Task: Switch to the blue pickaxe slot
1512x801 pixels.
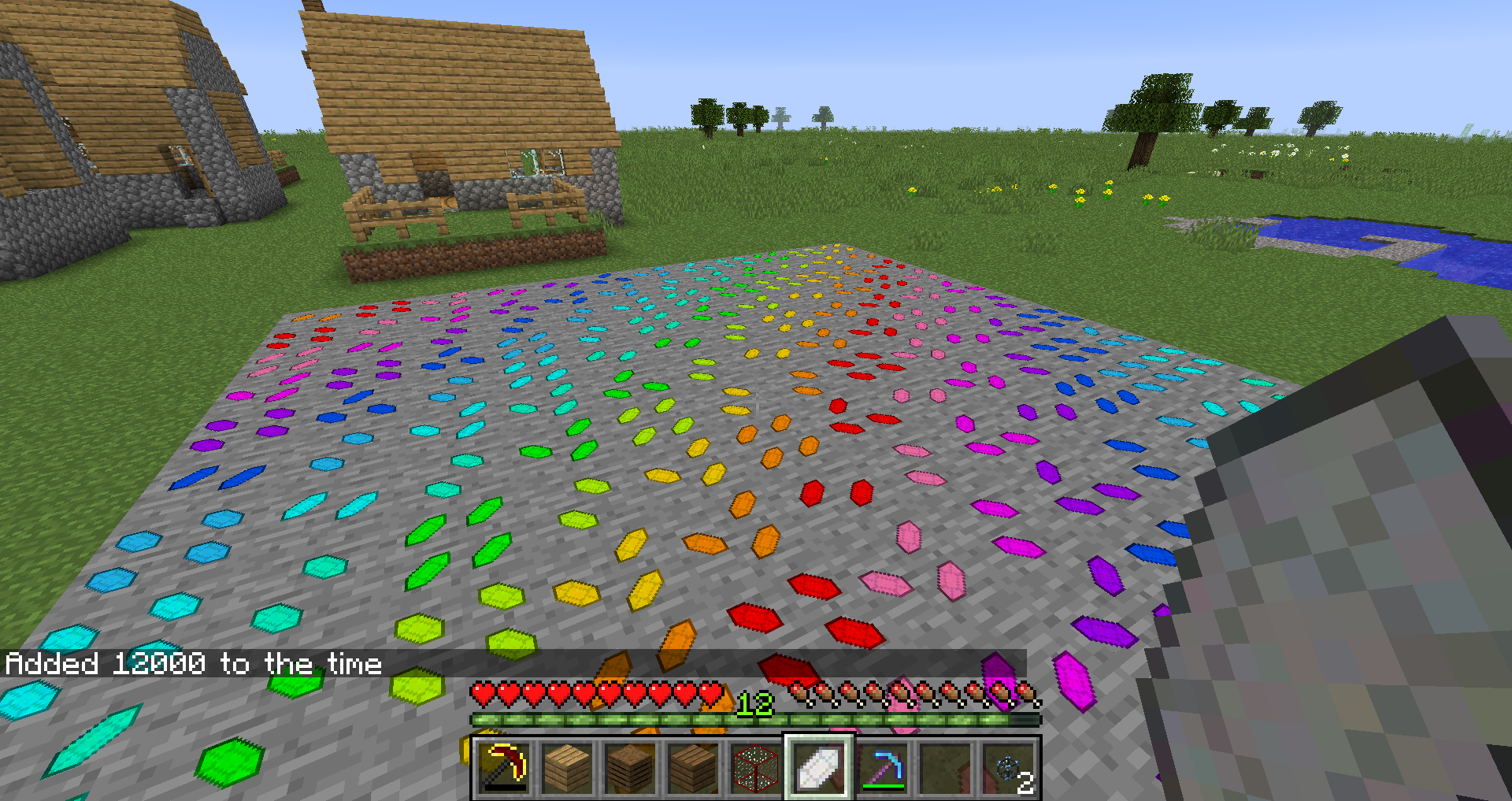Action: point(882,768)
